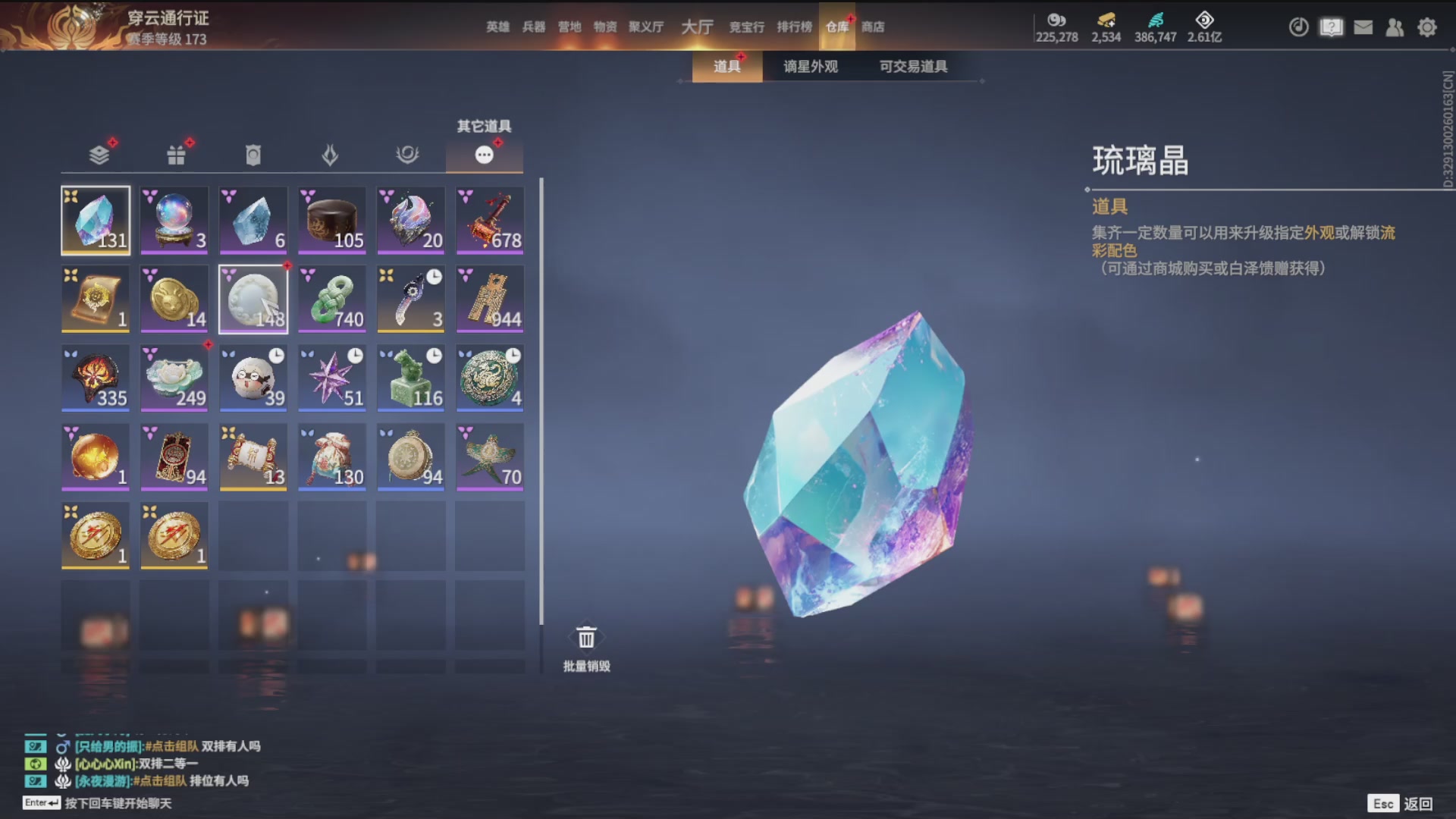Click the ellipsis icon for 其它道具
The width and height of the screenshot is (1456, 819).
click(483, 154)
